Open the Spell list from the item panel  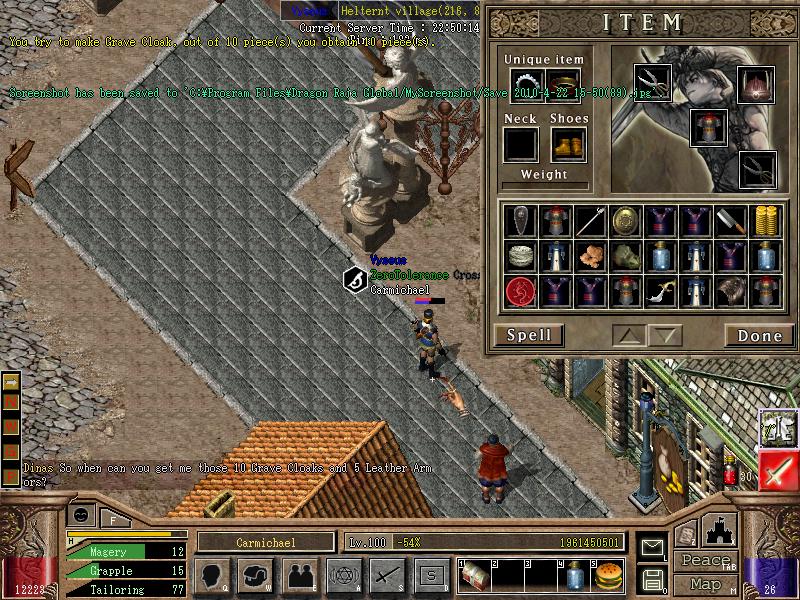coord(528,335)
